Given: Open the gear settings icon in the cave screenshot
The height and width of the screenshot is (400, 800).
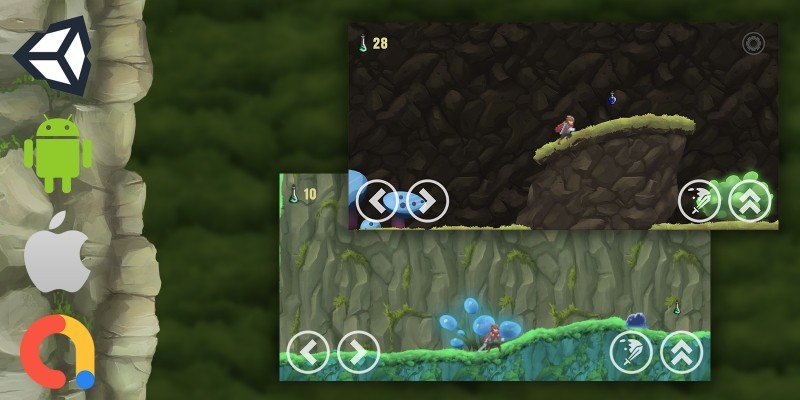Looking at the screenshot, I should (753, 44).
